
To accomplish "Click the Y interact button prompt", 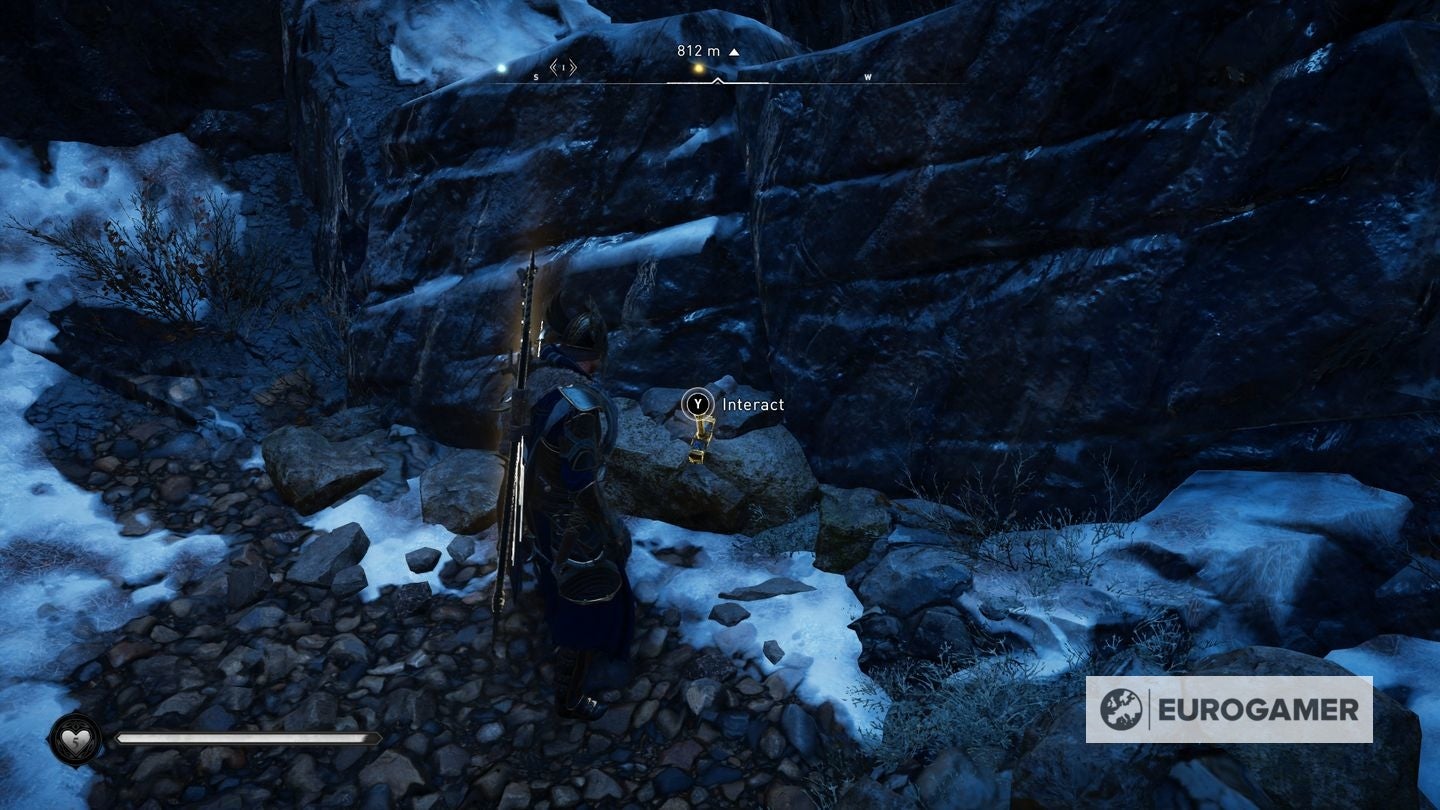I will tap(698, 404).
